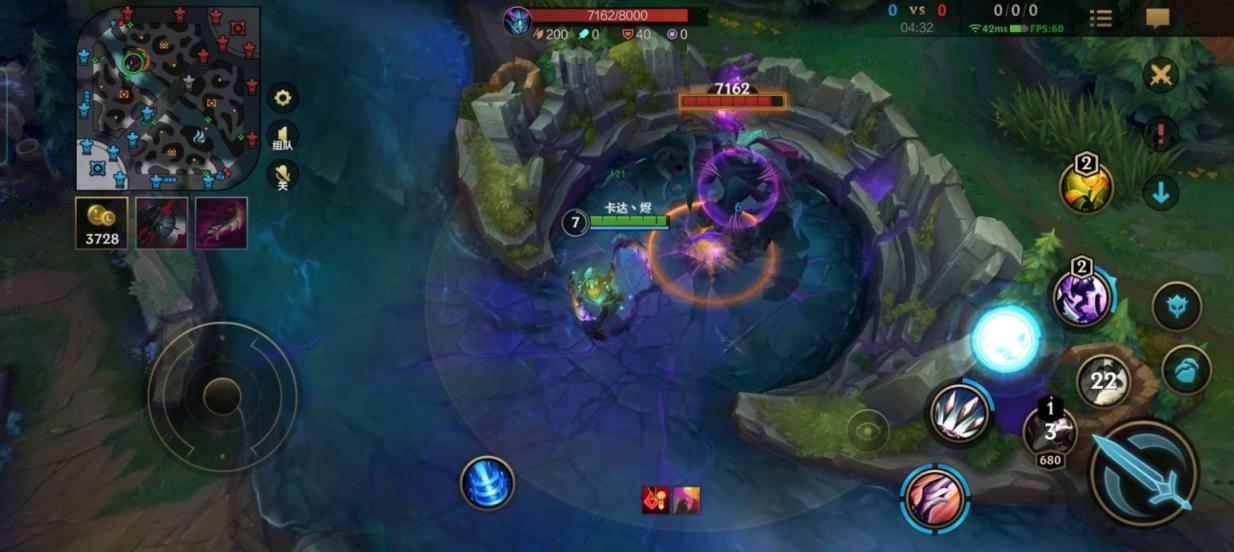The image size is (1234, 552).
Task: Open the gear settings menu
Action: (x=283, y=97)
